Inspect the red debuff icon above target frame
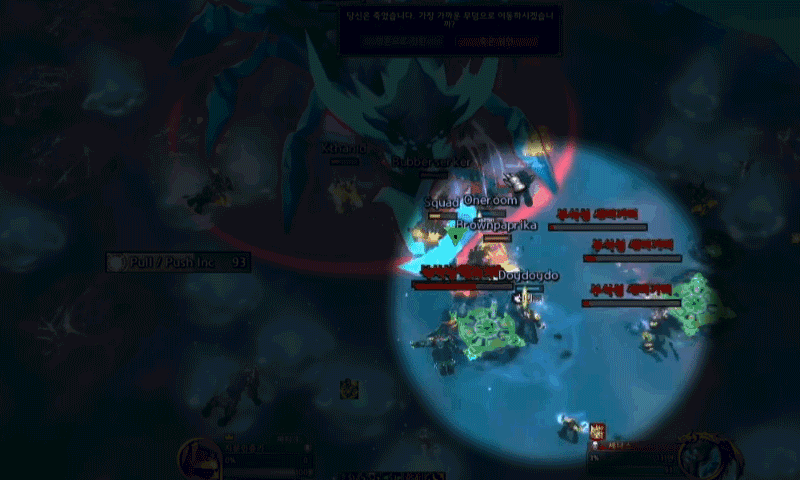The height and width of the screenshot is (480, 800). 599,432
